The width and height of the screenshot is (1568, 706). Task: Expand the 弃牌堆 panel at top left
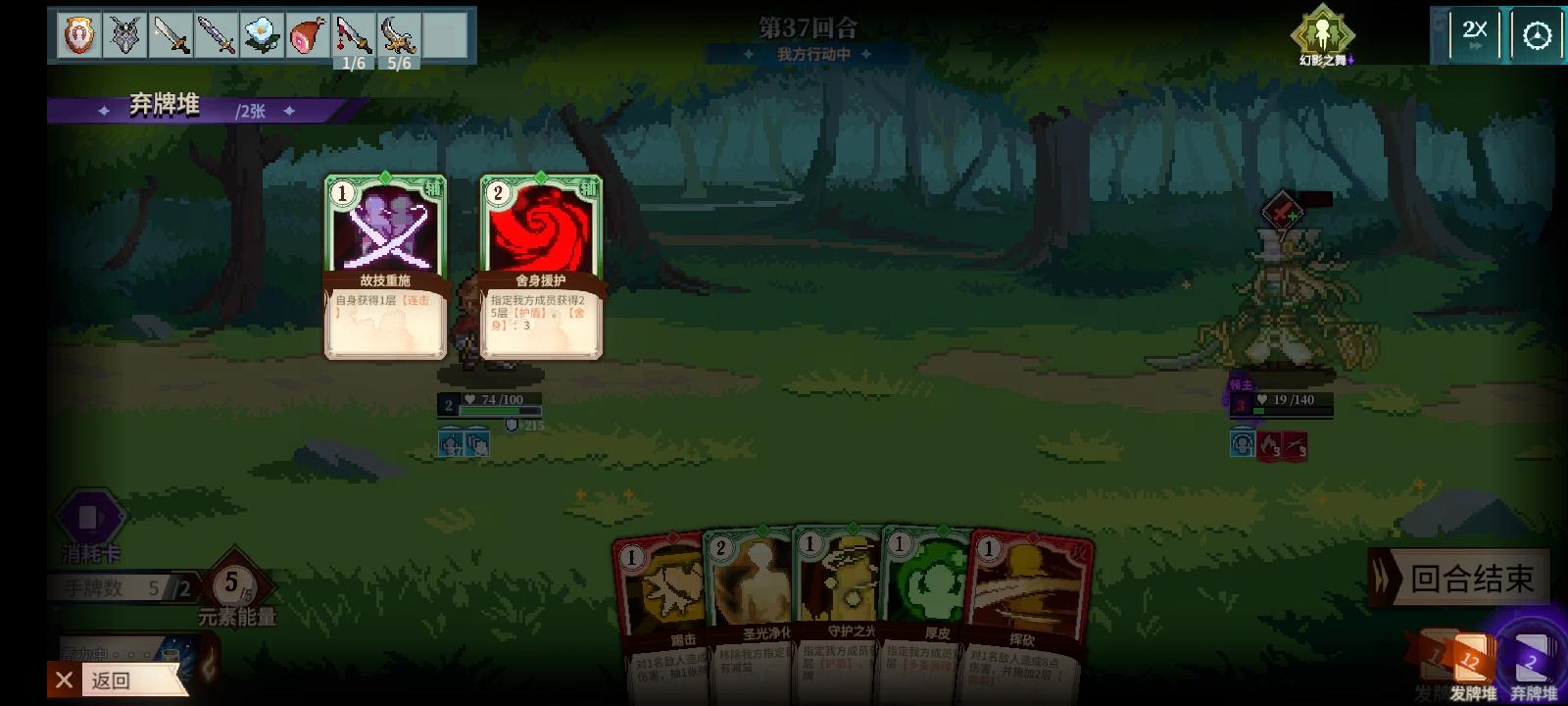(162, 106)
